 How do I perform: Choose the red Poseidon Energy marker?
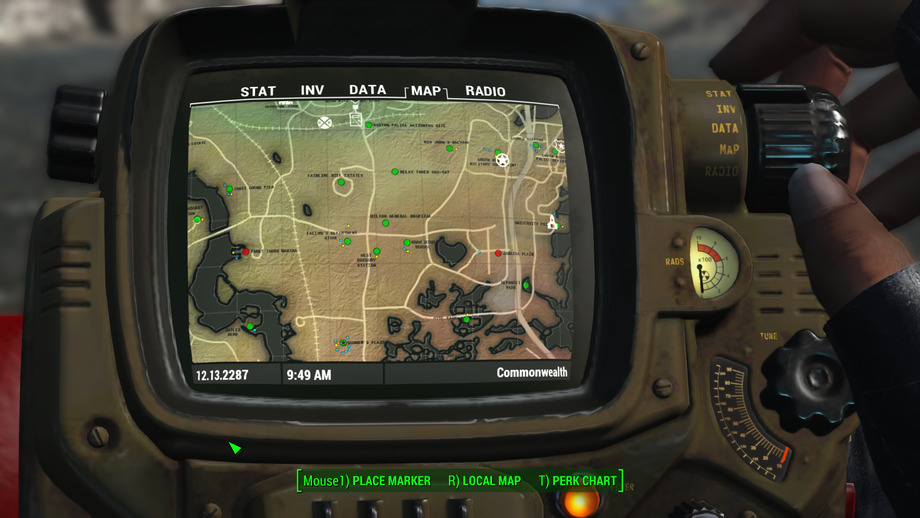[x=245, y=252]
